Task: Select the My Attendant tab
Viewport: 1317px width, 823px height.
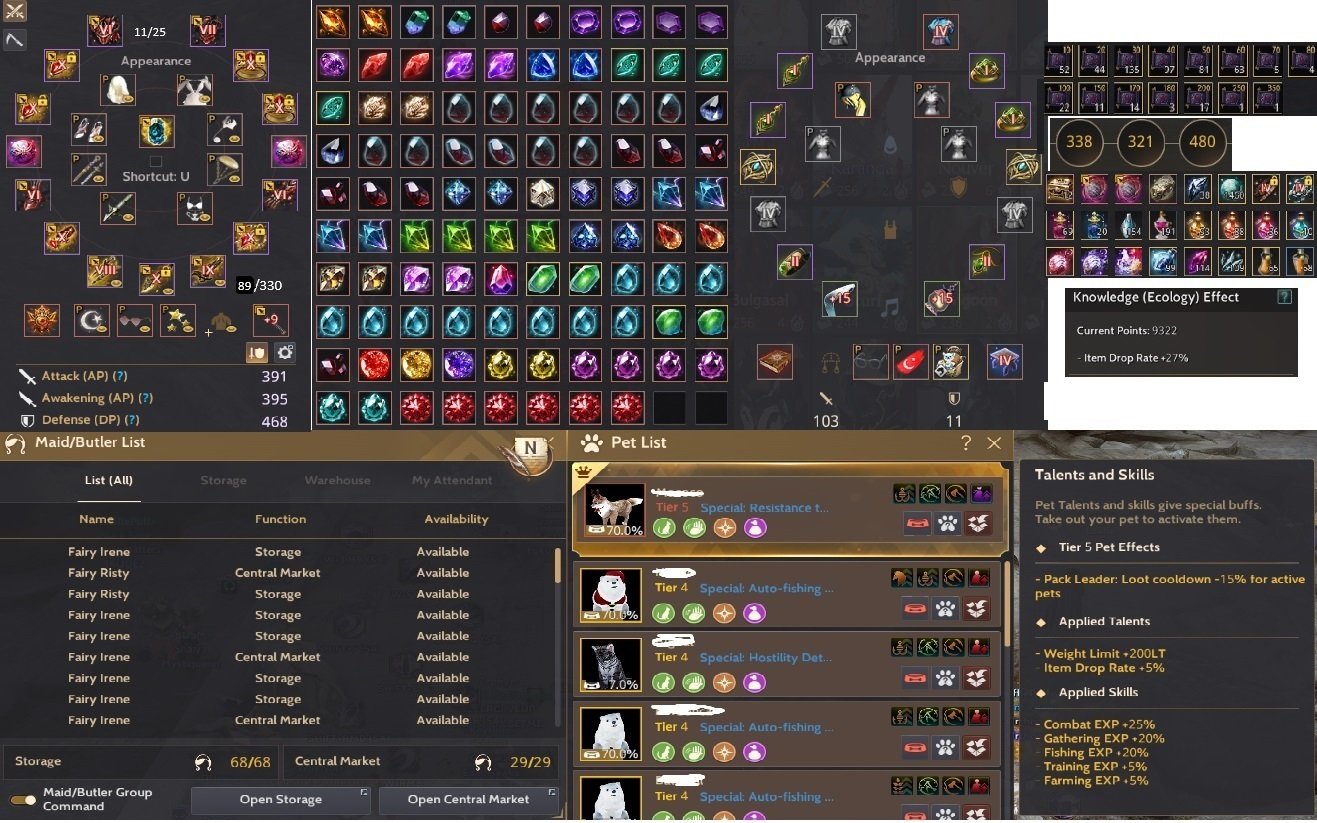Action: pyautogui.click(x=452, y=480)
